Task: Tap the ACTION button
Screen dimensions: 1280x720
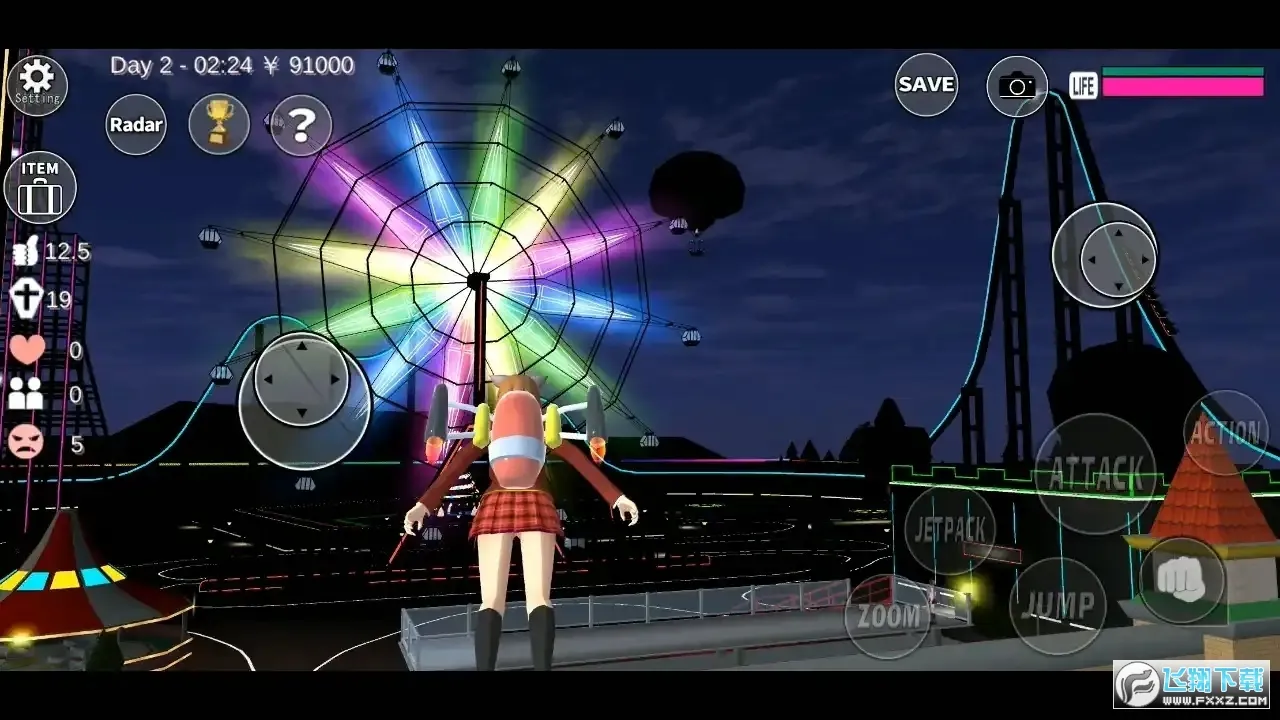Action: (x=1225, y=432)
